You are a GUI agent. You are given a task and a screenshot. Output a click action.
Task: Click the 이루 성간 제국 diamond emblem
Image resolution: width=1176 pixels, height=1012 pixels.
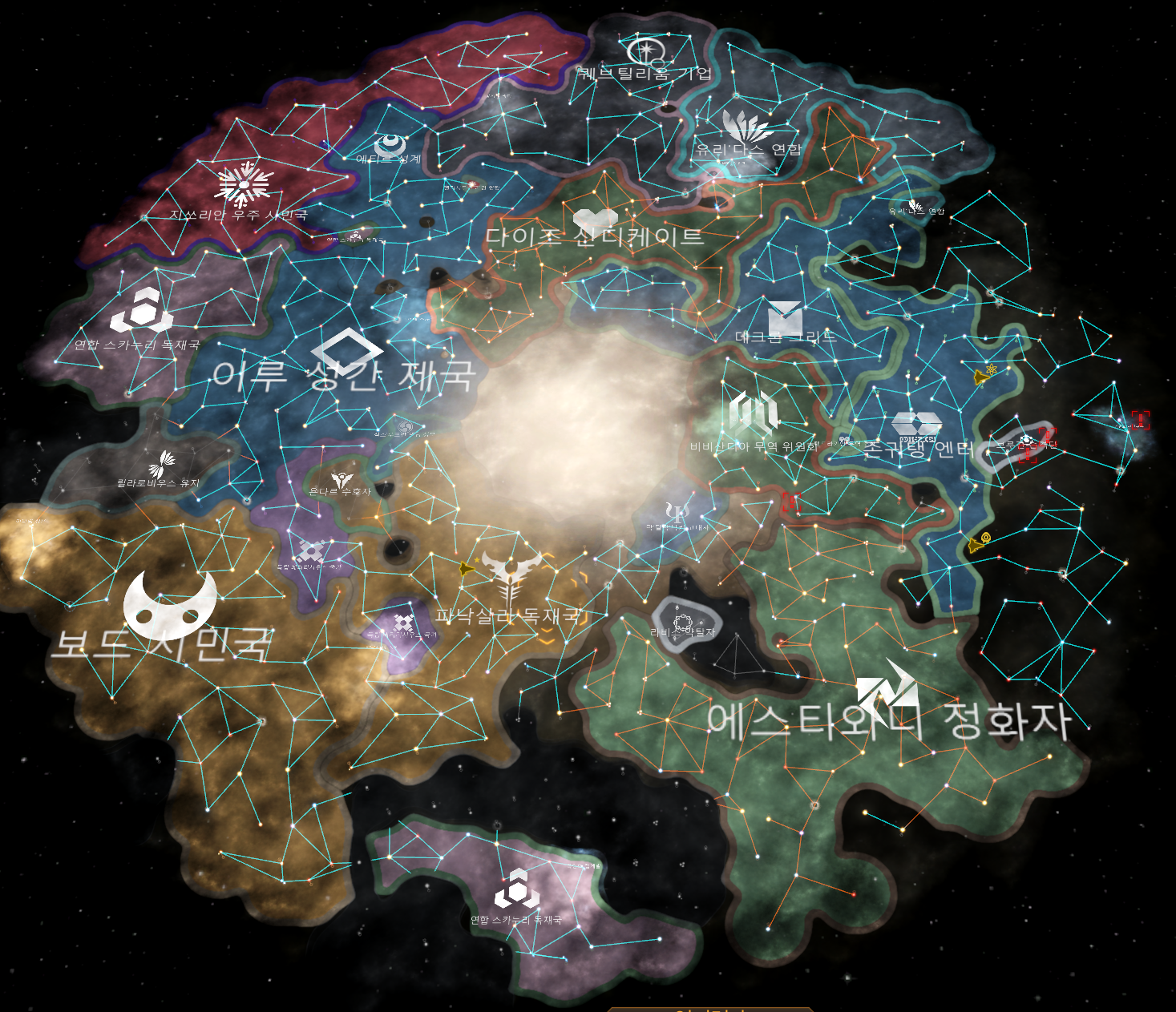pos(346,350)
